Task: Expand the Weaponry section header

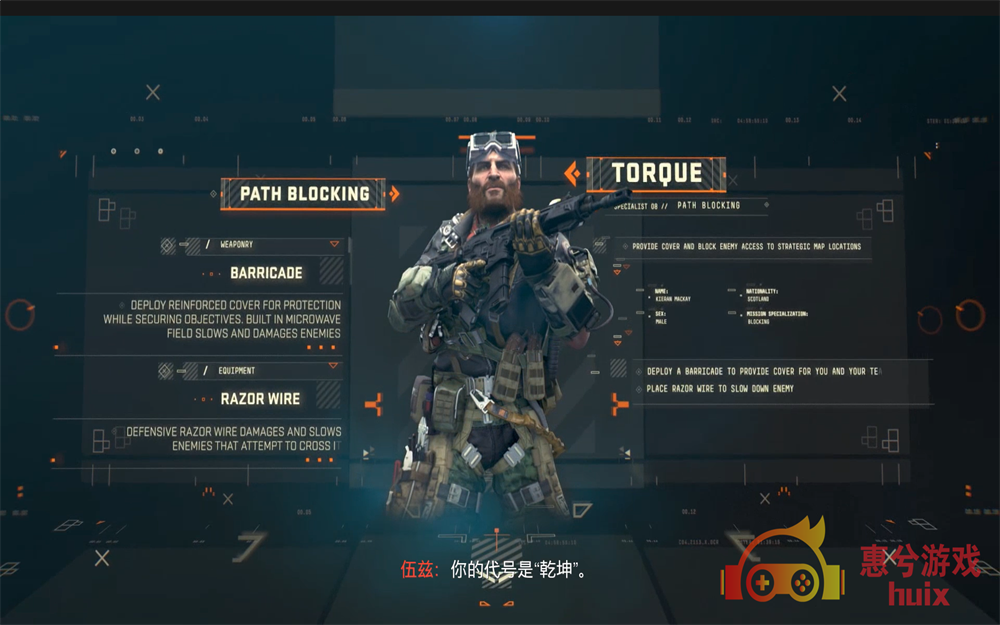Action: (x=334, y=244)
